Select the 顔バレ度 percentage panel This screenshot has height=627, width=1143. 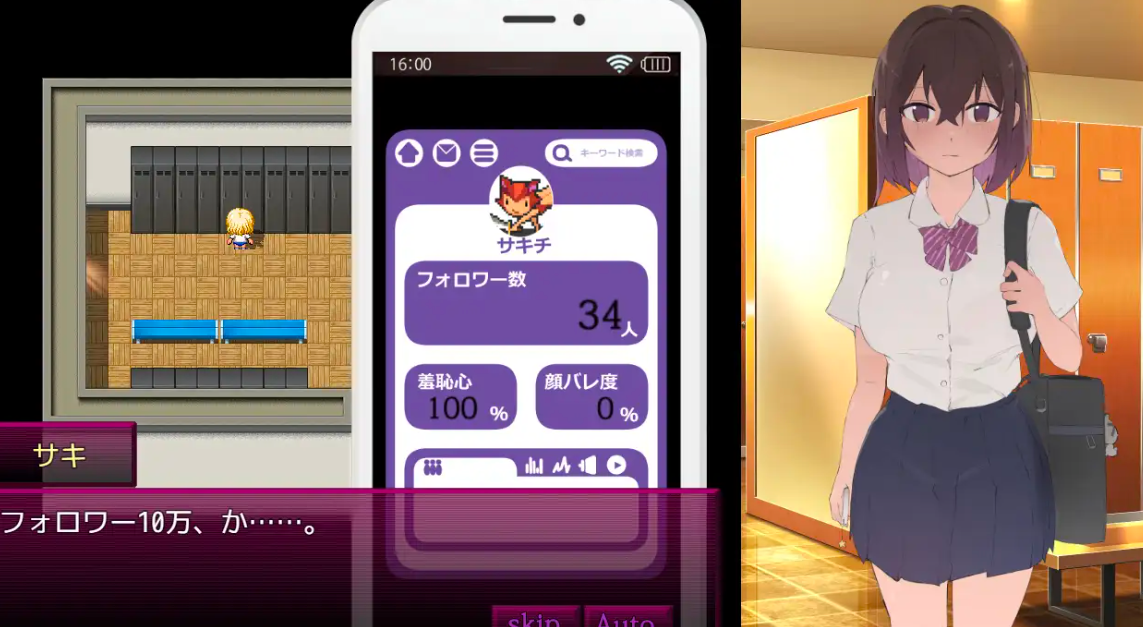[592, 397]
